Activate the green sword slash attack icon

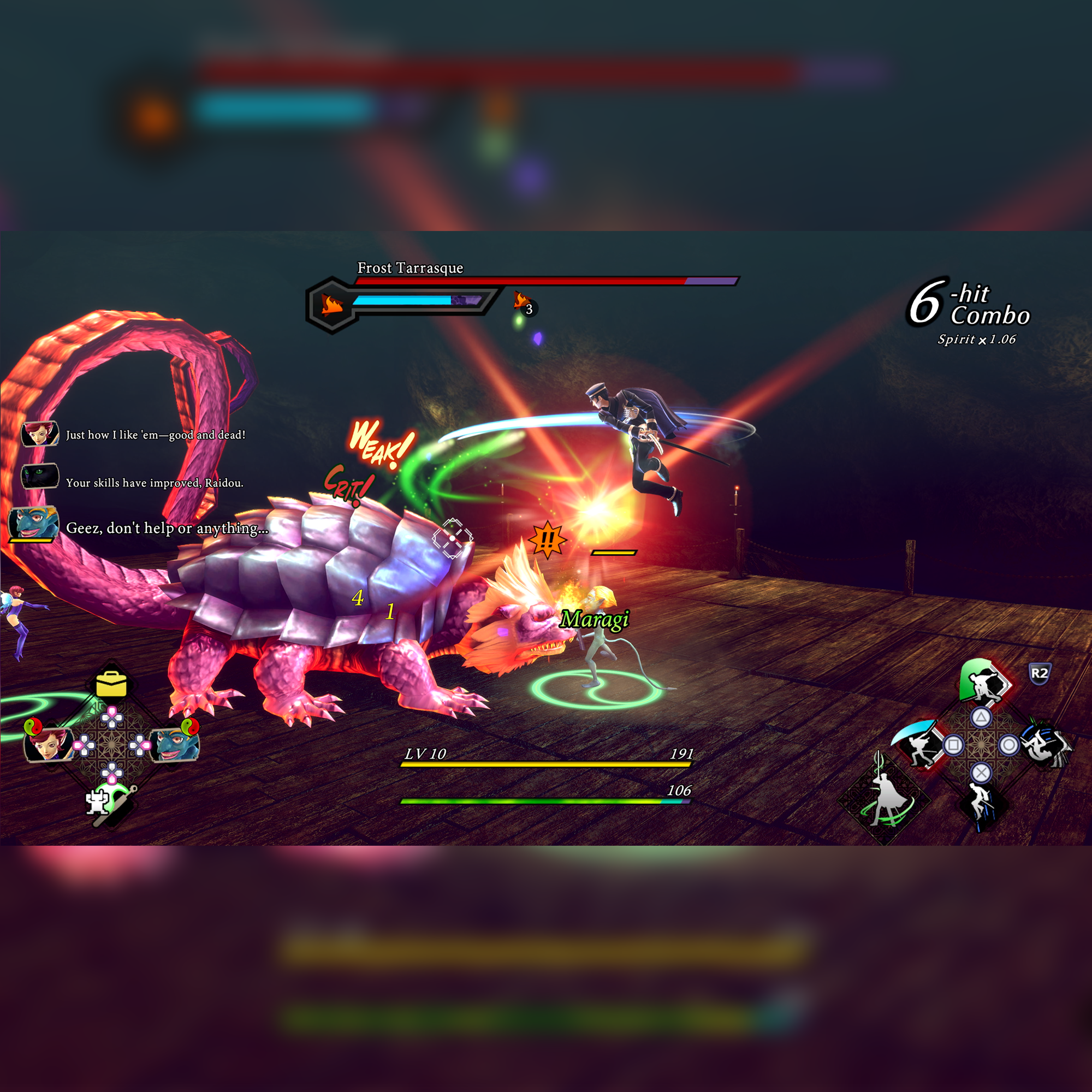[983, 681]
